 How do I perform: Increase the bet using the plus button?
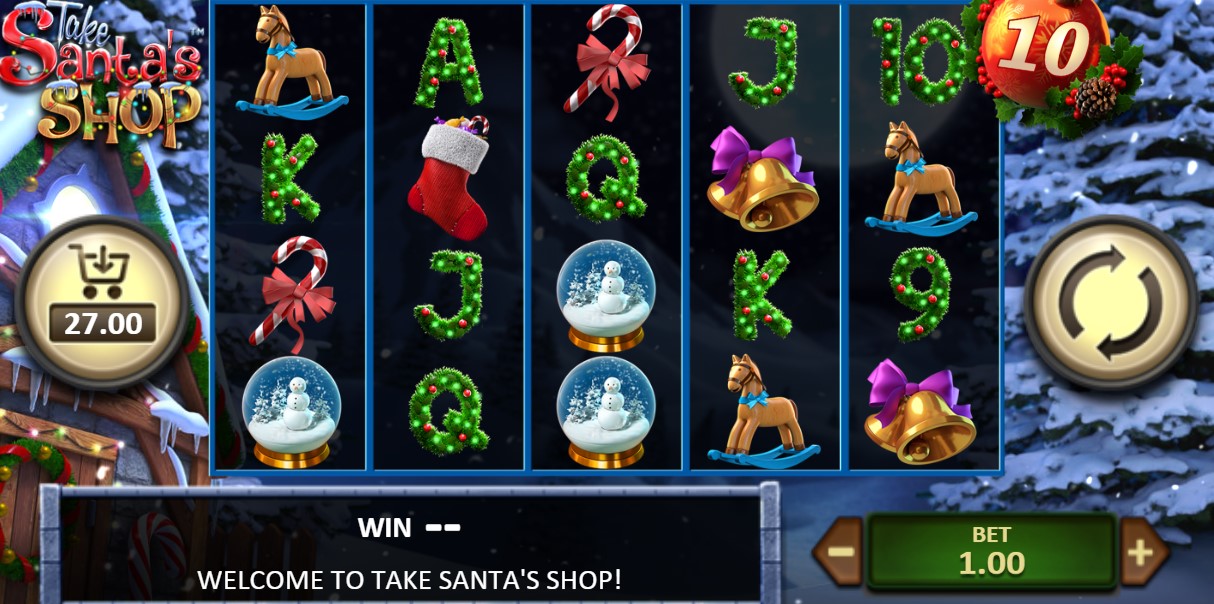click(1141, 552)
